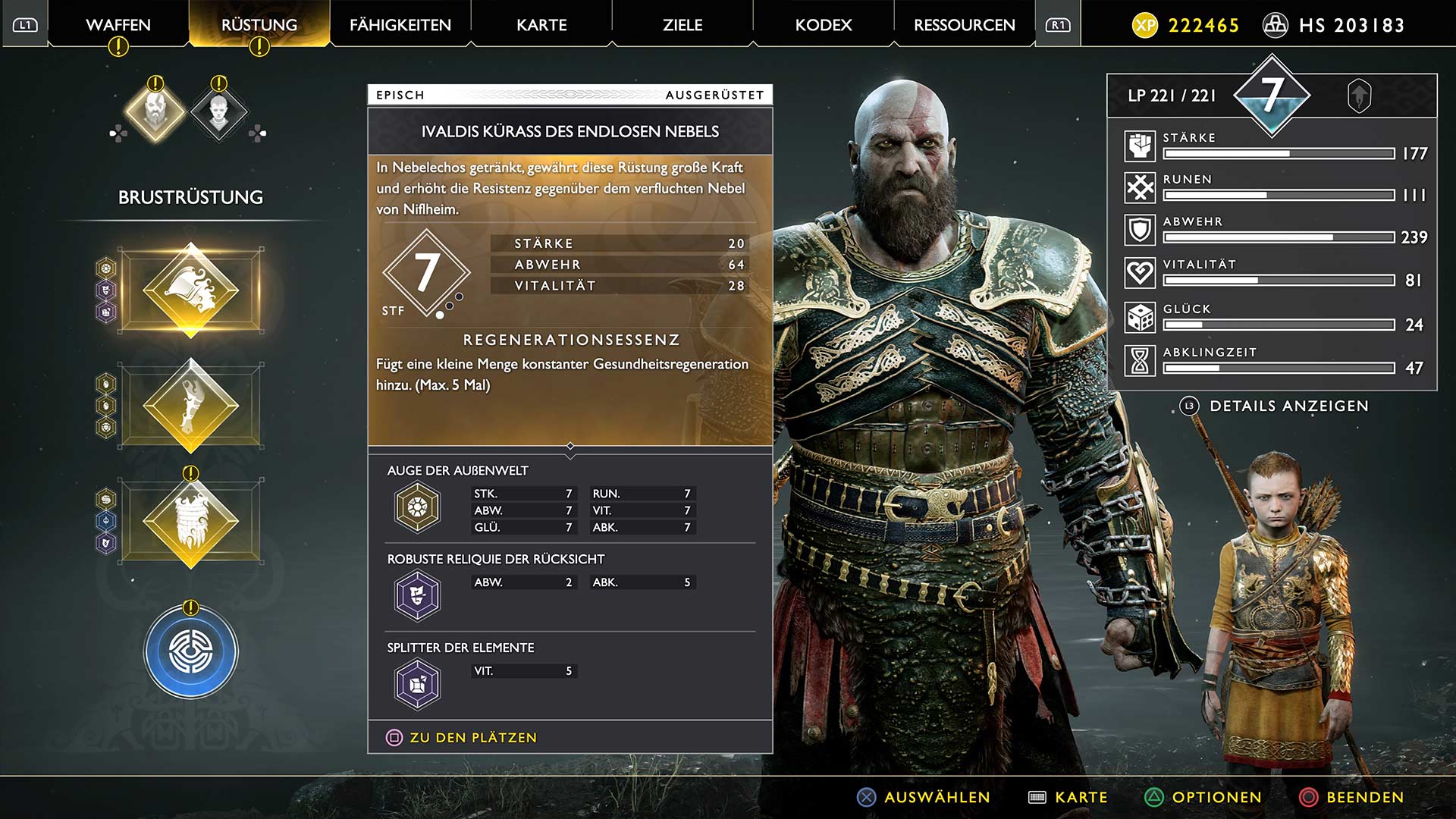Open the Fähigkeiten tab

coord(400,25)
